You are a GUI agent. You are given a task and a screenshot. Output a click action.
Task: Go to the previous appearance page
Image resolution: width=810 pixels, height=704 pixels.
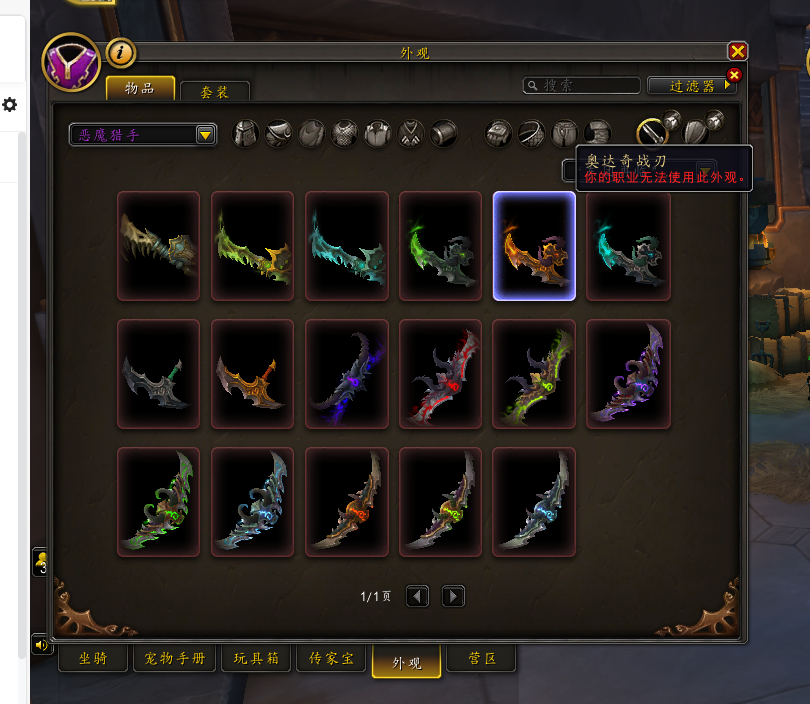point(418,596)
